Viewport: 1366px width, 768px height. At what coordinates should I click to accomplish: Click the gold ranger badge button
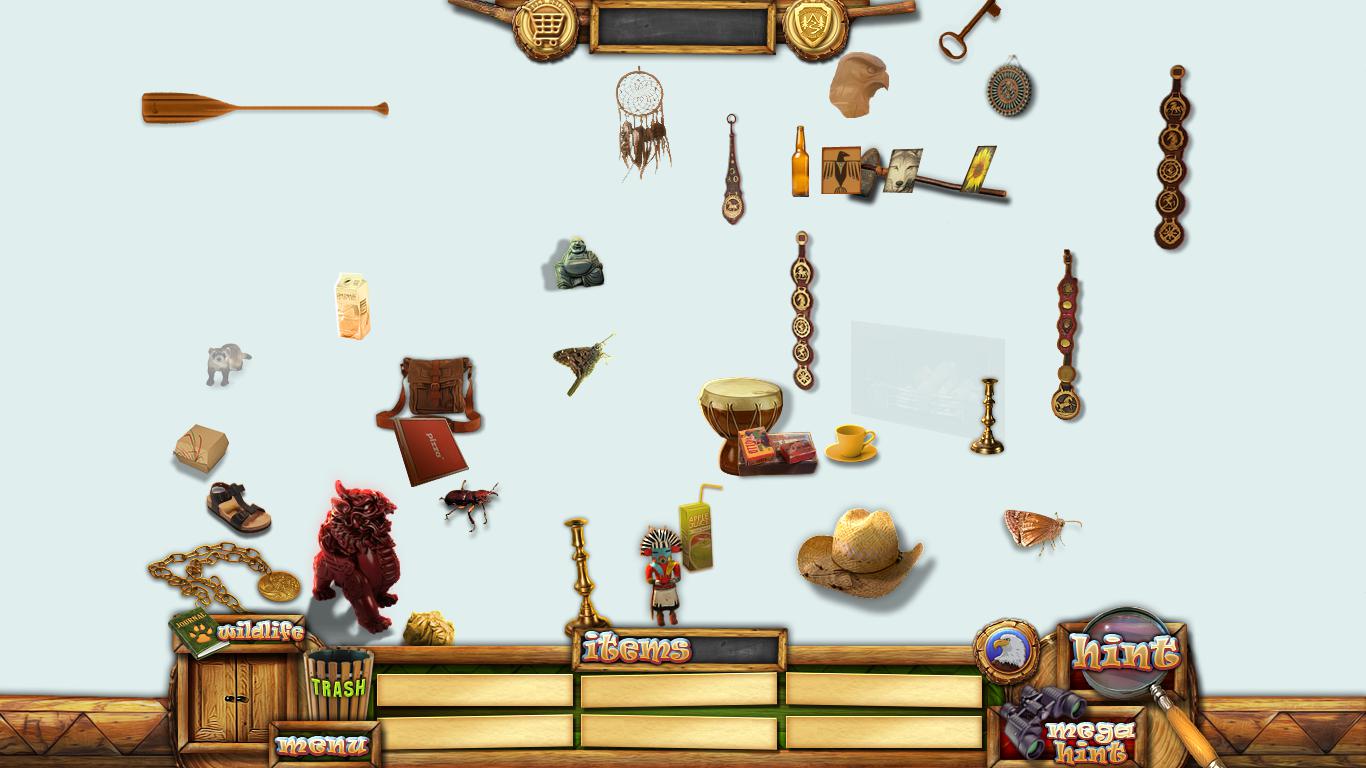[816, 27]
